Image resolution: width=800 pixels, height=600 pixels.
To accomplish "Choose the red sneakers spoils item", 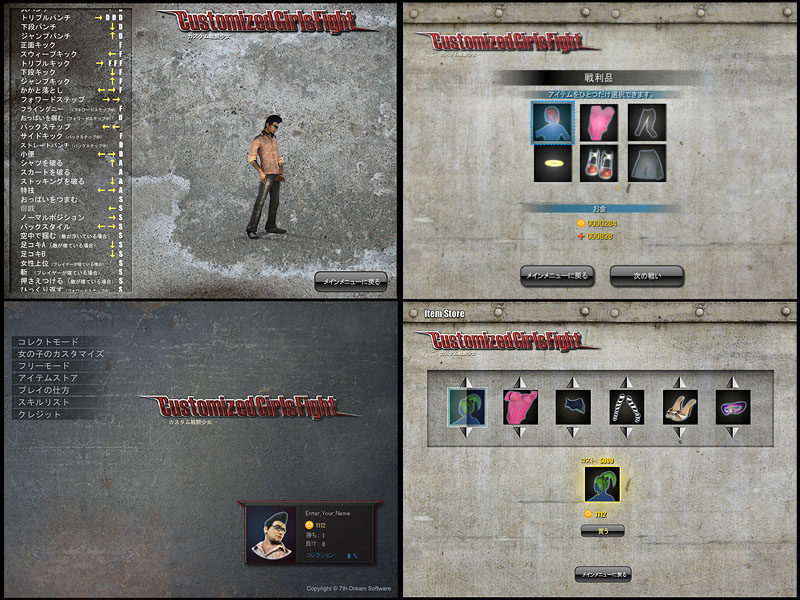I will 599,163.
